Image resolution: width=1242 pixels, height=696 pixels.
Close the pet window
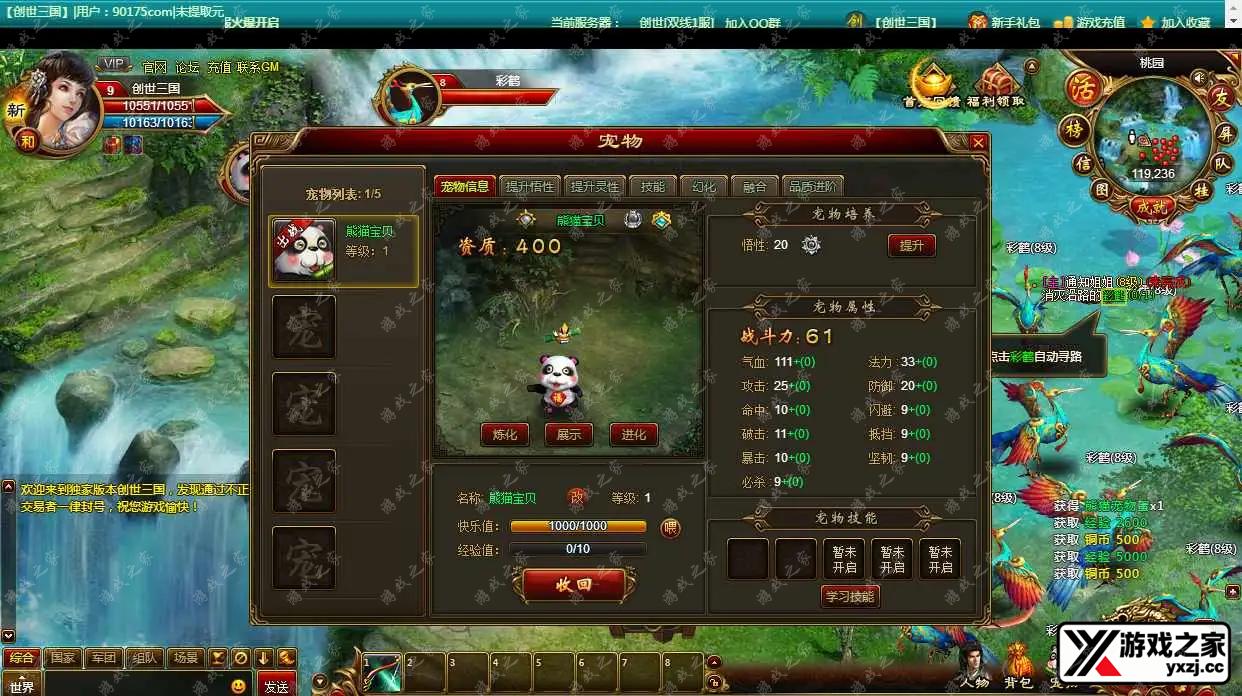click(978, 143)
